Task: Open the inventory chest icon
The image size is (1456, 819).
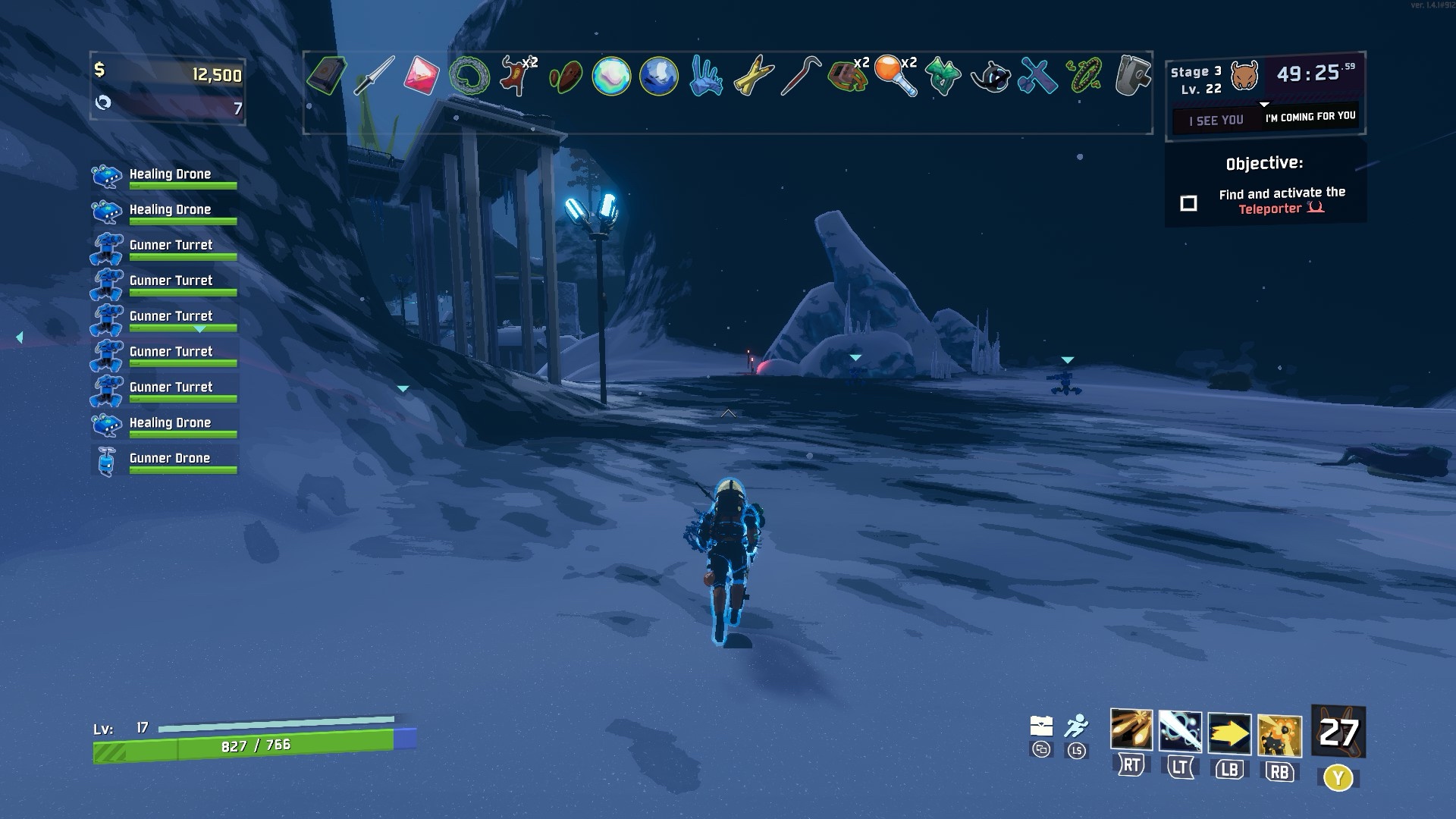Action: (1041, 726)
